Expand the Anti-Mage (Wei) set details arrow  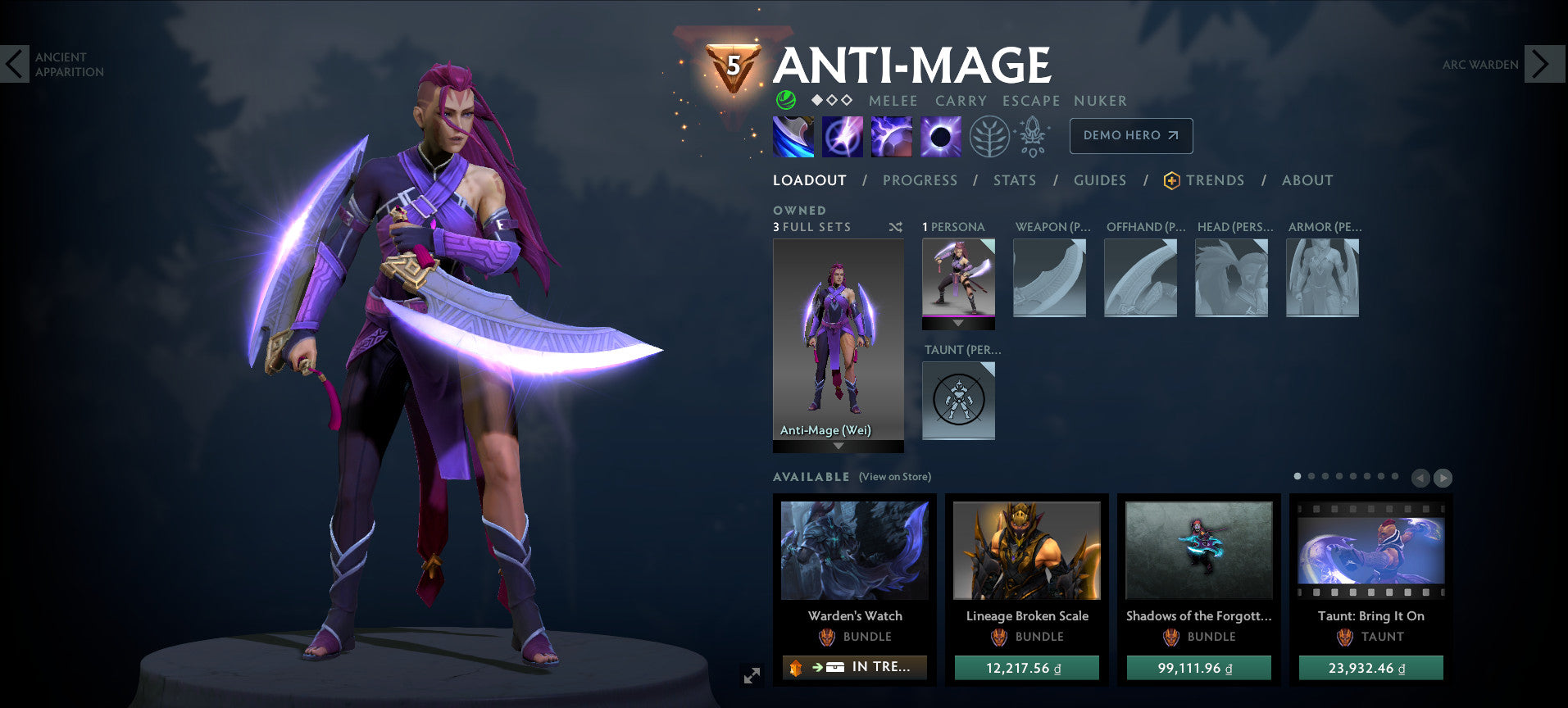[838, 447]
